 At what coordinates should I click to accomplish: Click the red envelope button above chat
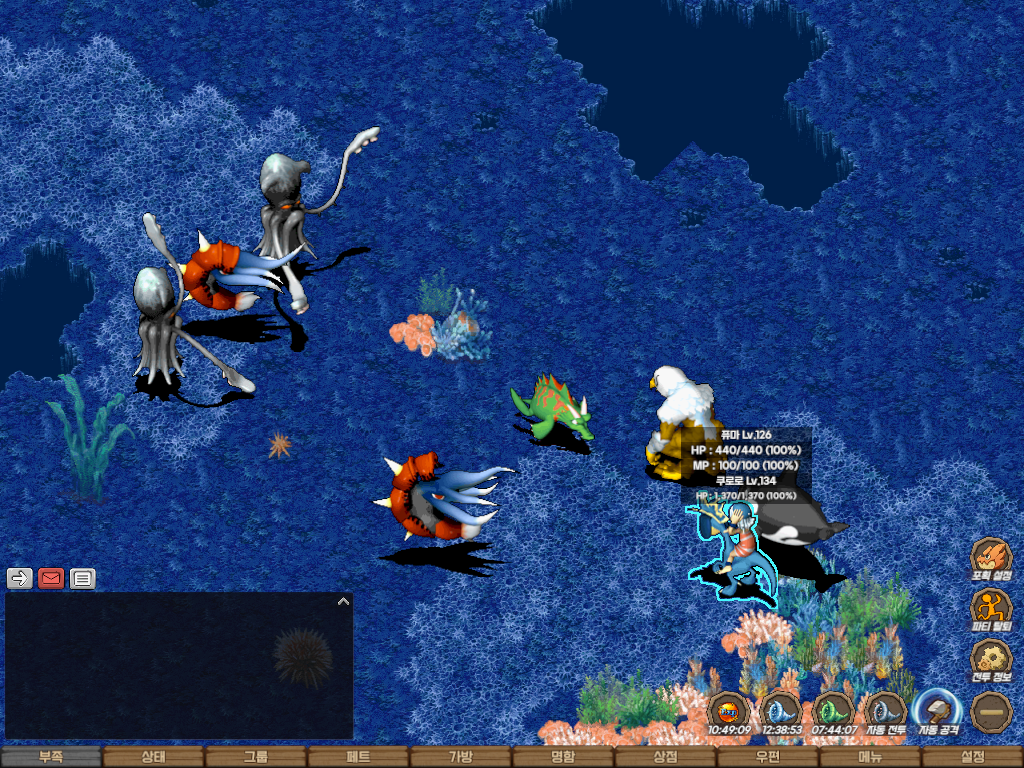(51, 578)
